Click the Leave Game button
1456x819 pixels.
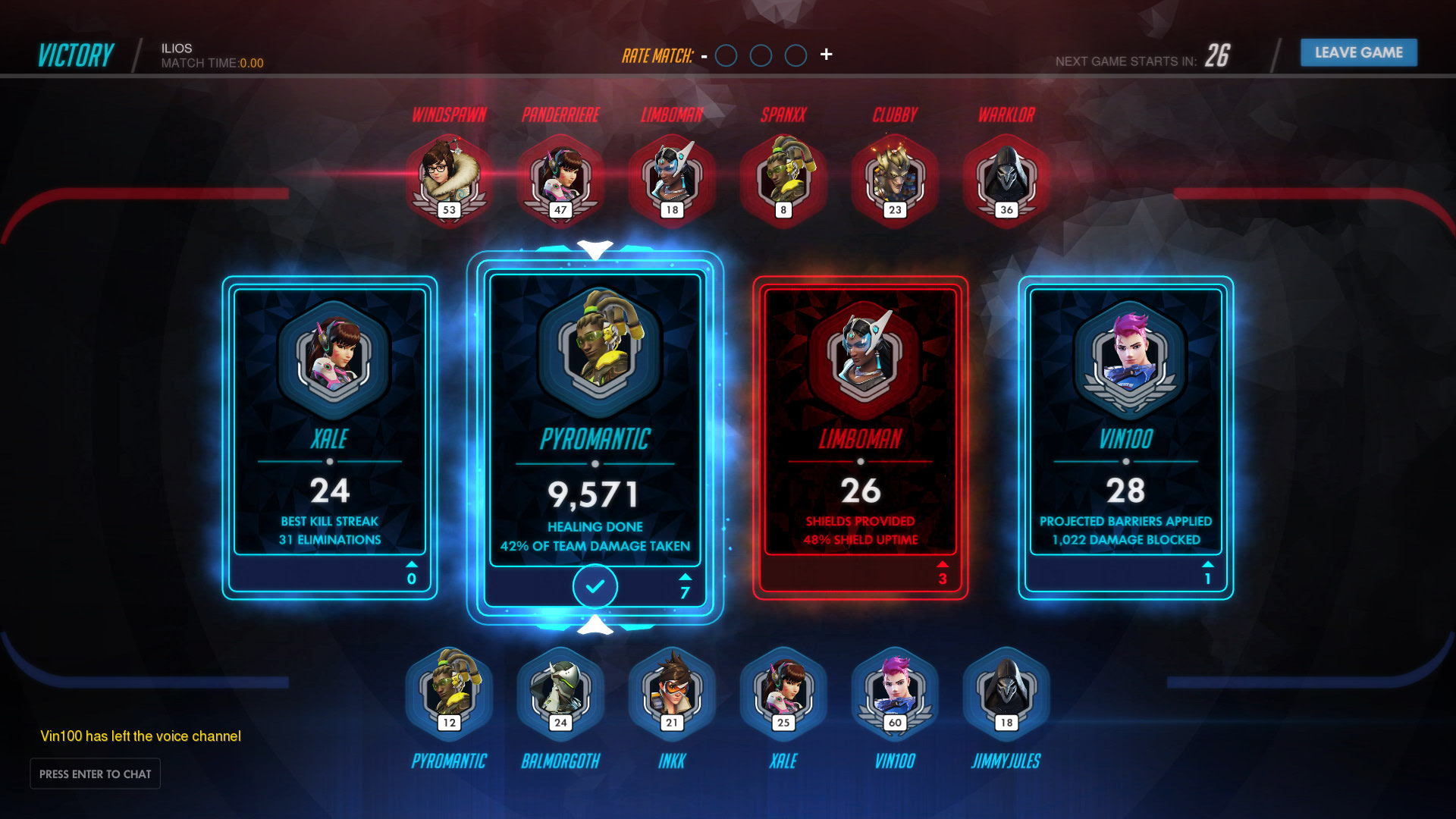pyautogui.click(x=1358, y=52)
